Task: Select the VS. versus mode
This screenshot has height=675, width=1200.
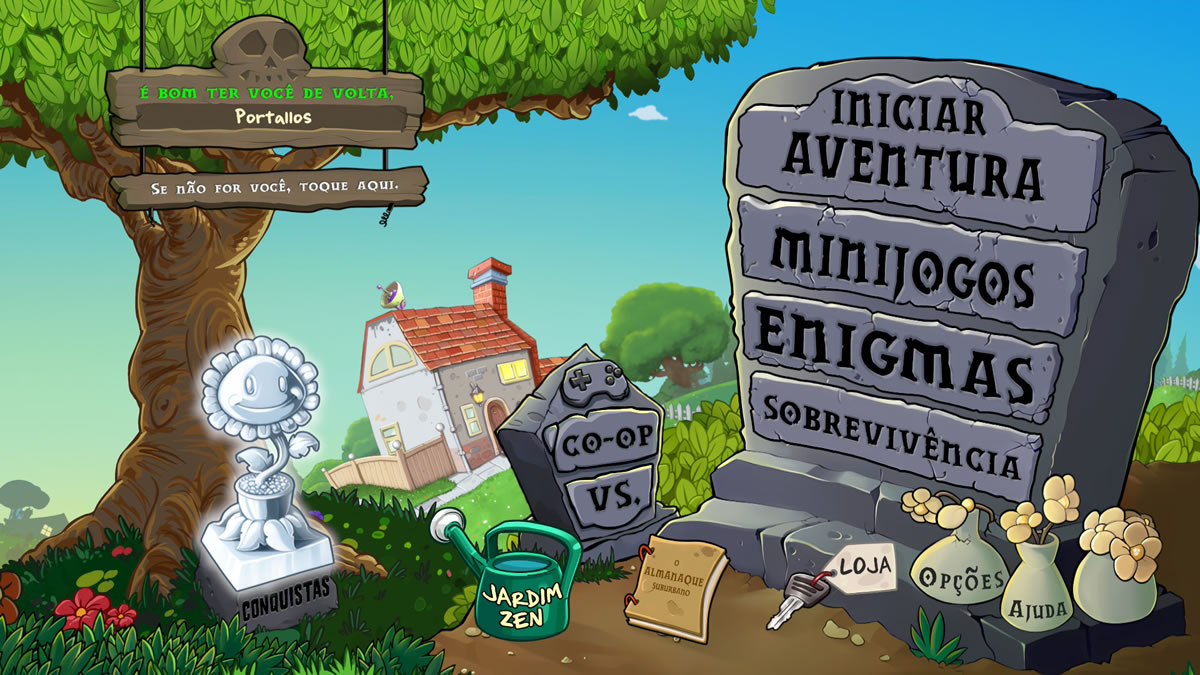Action: [x=607, y=496]
